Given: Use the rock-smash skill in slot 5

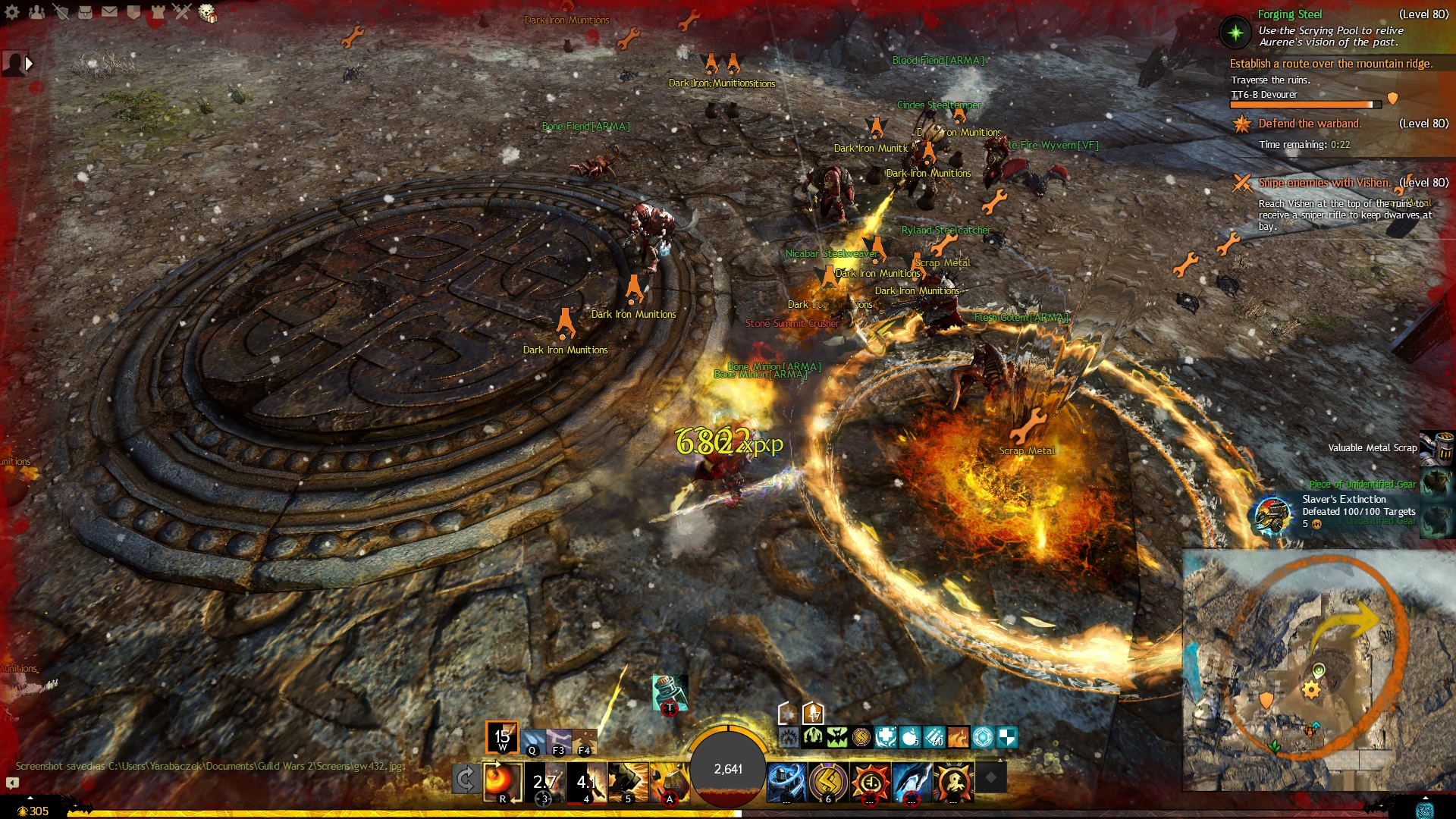Looking at the screenshot, I should tap(627, 781).
